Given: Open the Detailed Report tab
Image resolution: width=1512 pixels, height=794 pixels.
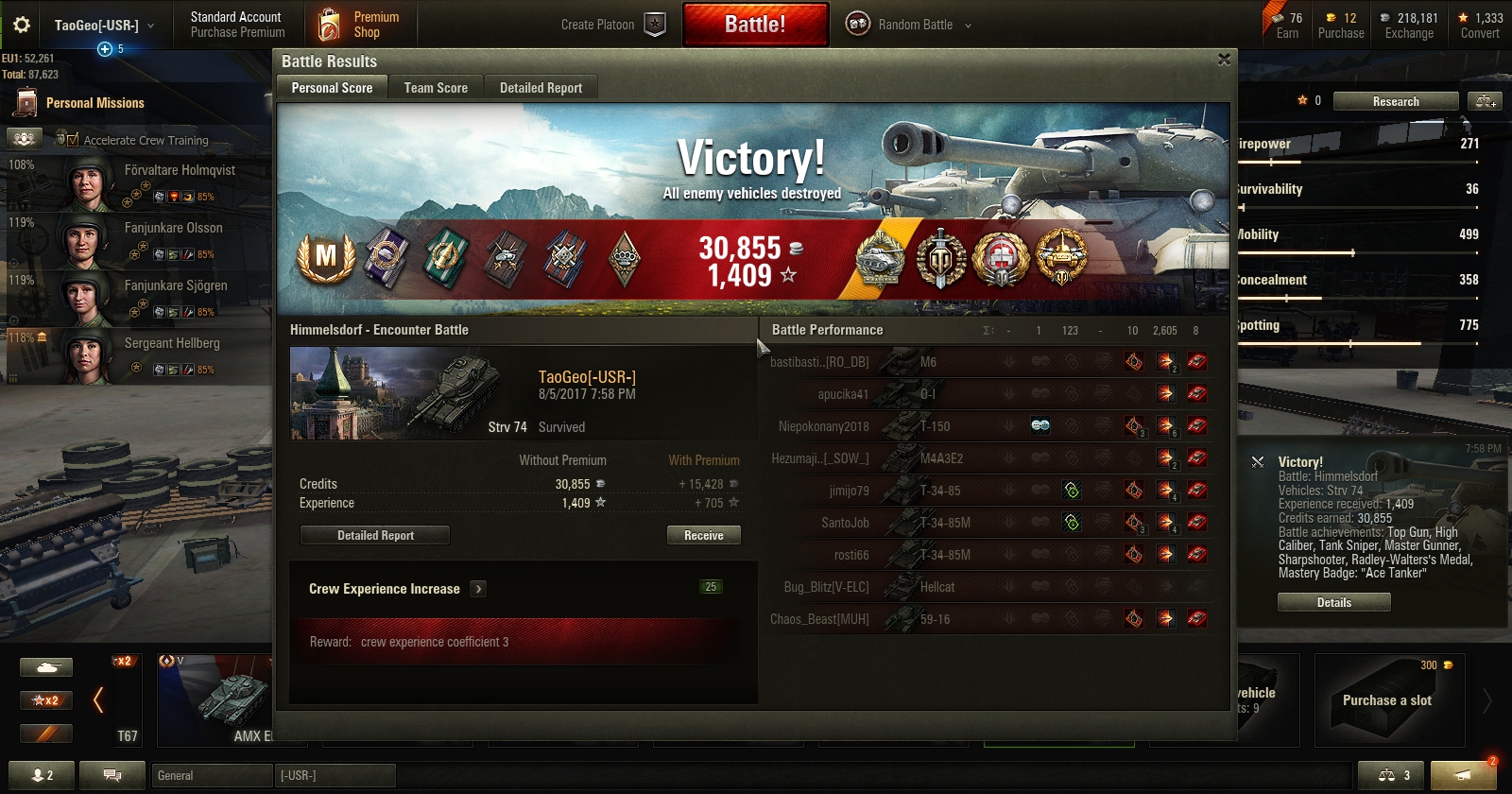Looking at the screenshot, I should pyautogui.click(x=541, y=88).
